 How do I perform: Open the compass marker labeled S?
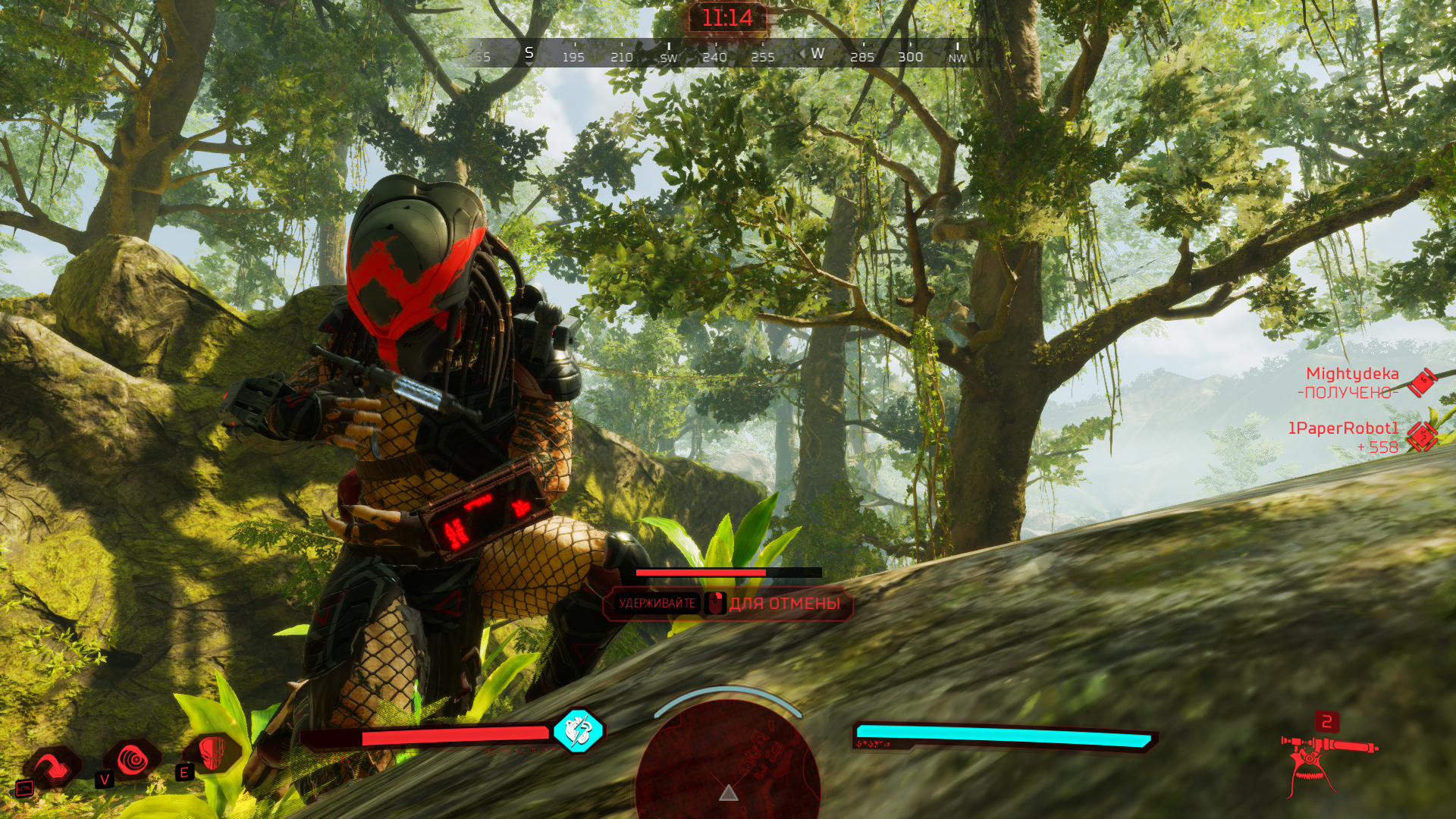point(529,54)
